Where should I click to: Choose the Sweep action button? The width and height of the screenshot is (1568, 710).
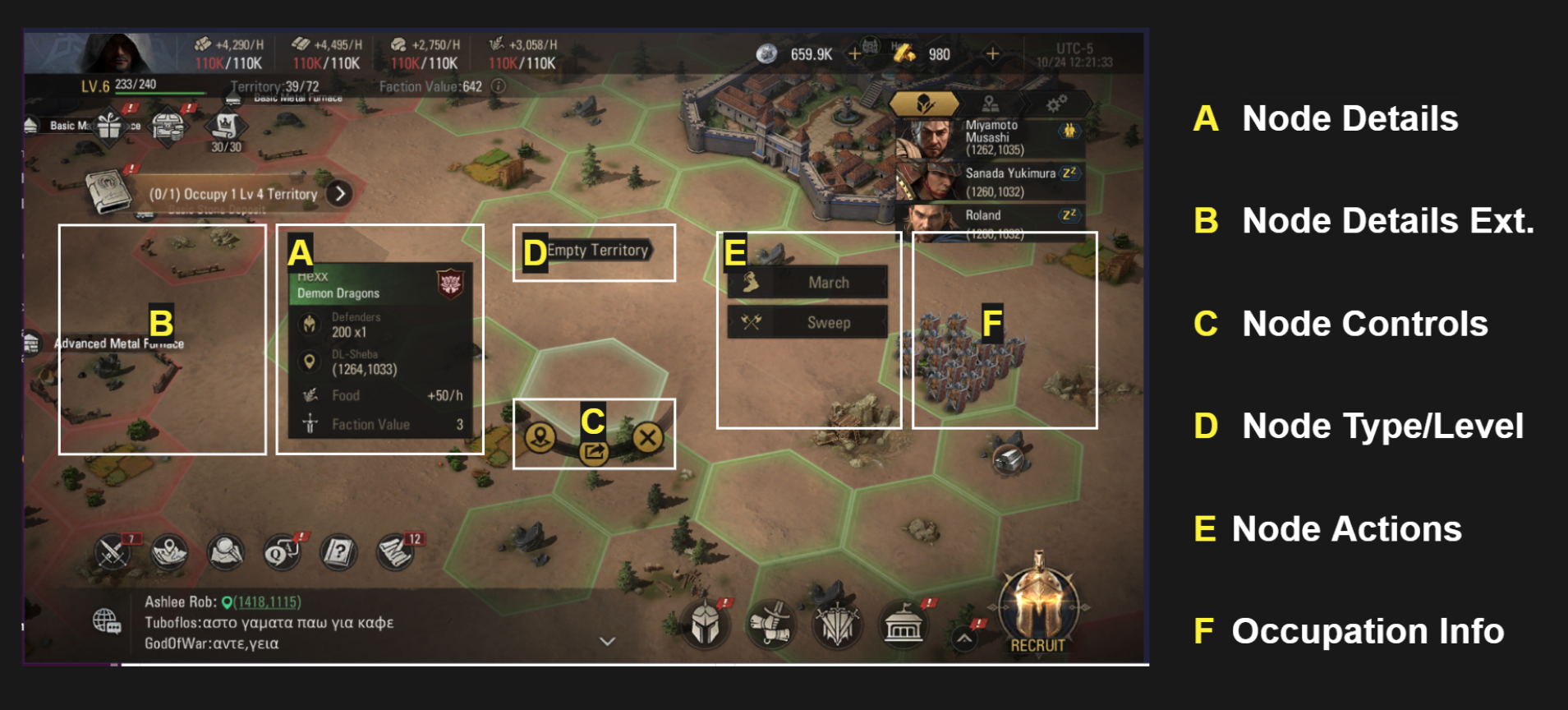tap(807, 323)
